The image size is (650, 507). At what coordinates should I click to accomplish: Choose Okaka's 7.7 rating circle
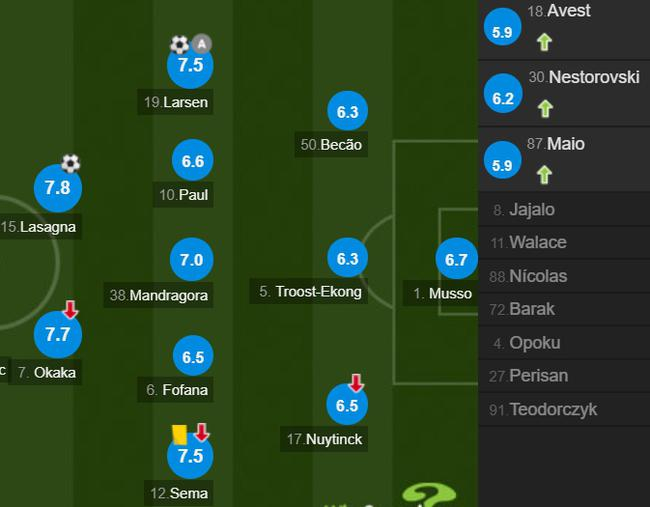pyautogui.click(x=57, y=335)
